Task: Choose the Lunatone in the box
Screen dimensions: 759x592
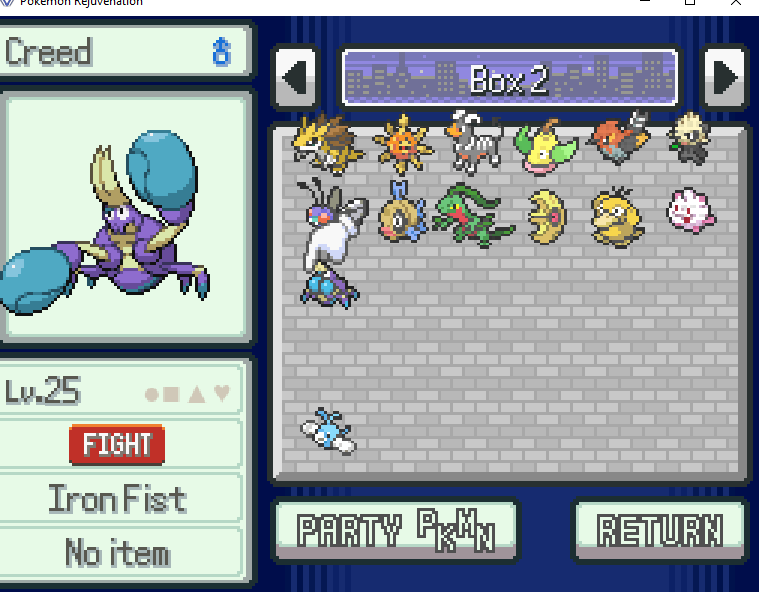Action: 547,215
